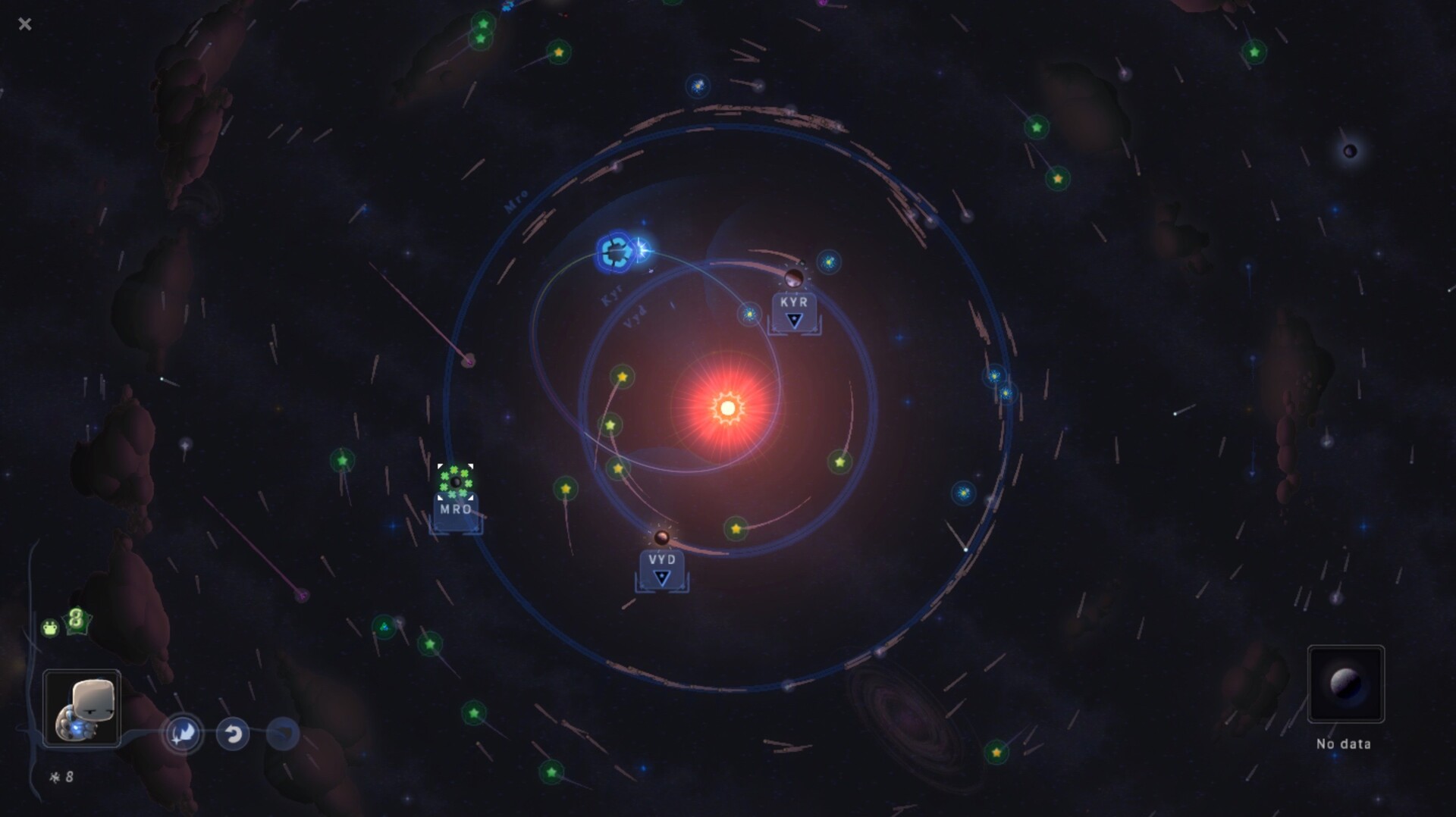Close the galaxy map with the X
Image resolution: width=1456 pixels, height=817 pixels.
pos(25,23)
